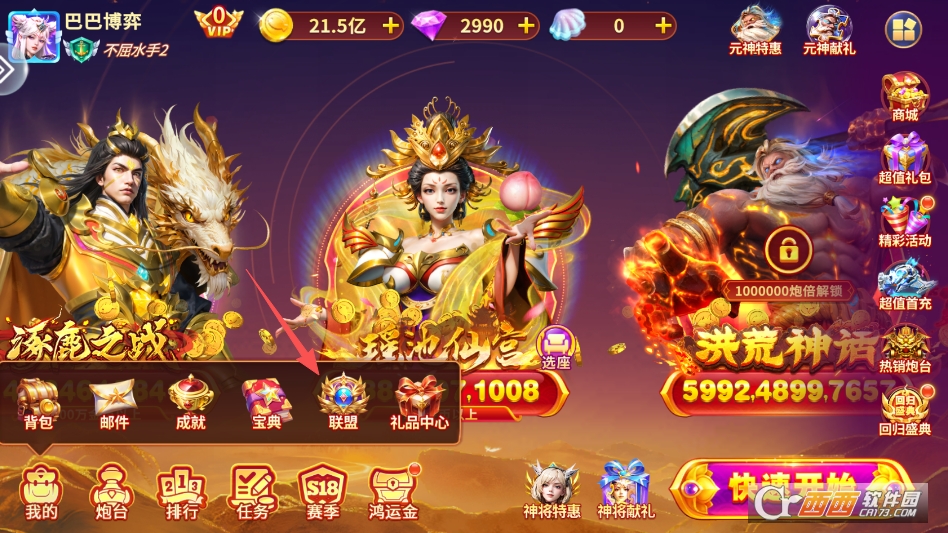Click the 选座 seat selection button

tap(555, 348)
